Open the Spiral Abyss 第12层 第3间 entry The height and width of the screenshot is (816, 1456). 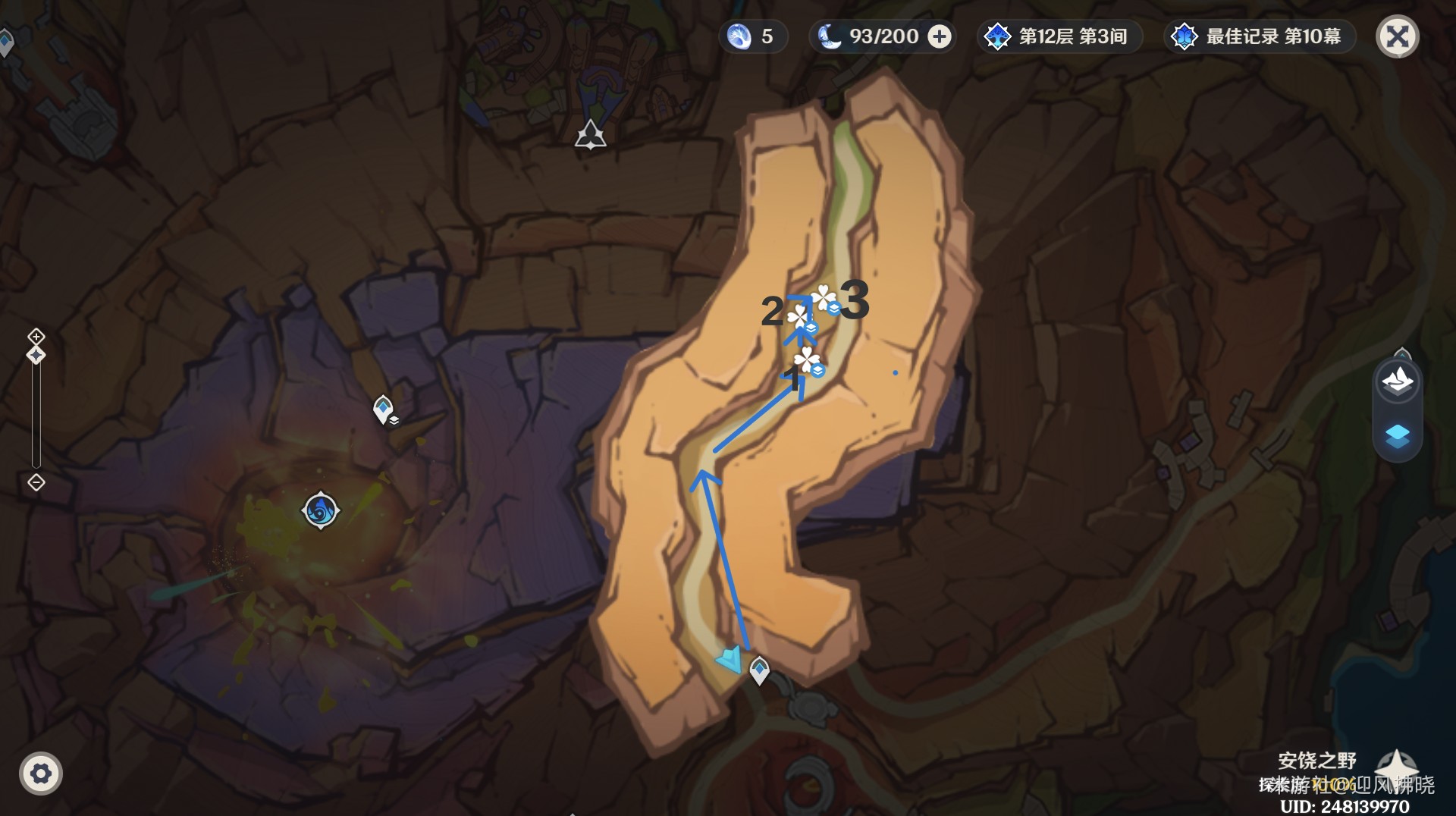1059,36
